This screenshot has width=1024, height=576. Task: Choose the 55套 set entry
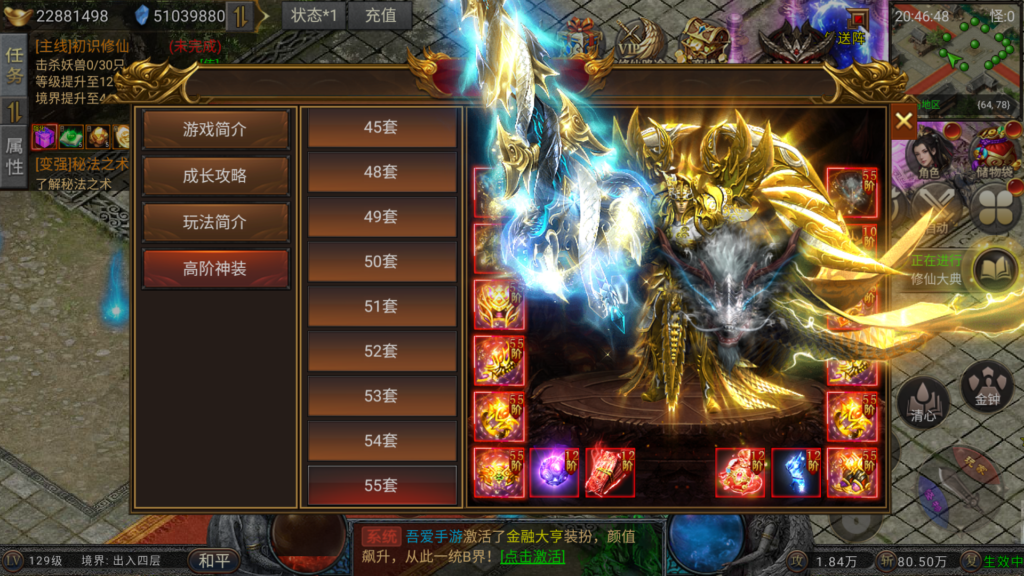point(381,485)
